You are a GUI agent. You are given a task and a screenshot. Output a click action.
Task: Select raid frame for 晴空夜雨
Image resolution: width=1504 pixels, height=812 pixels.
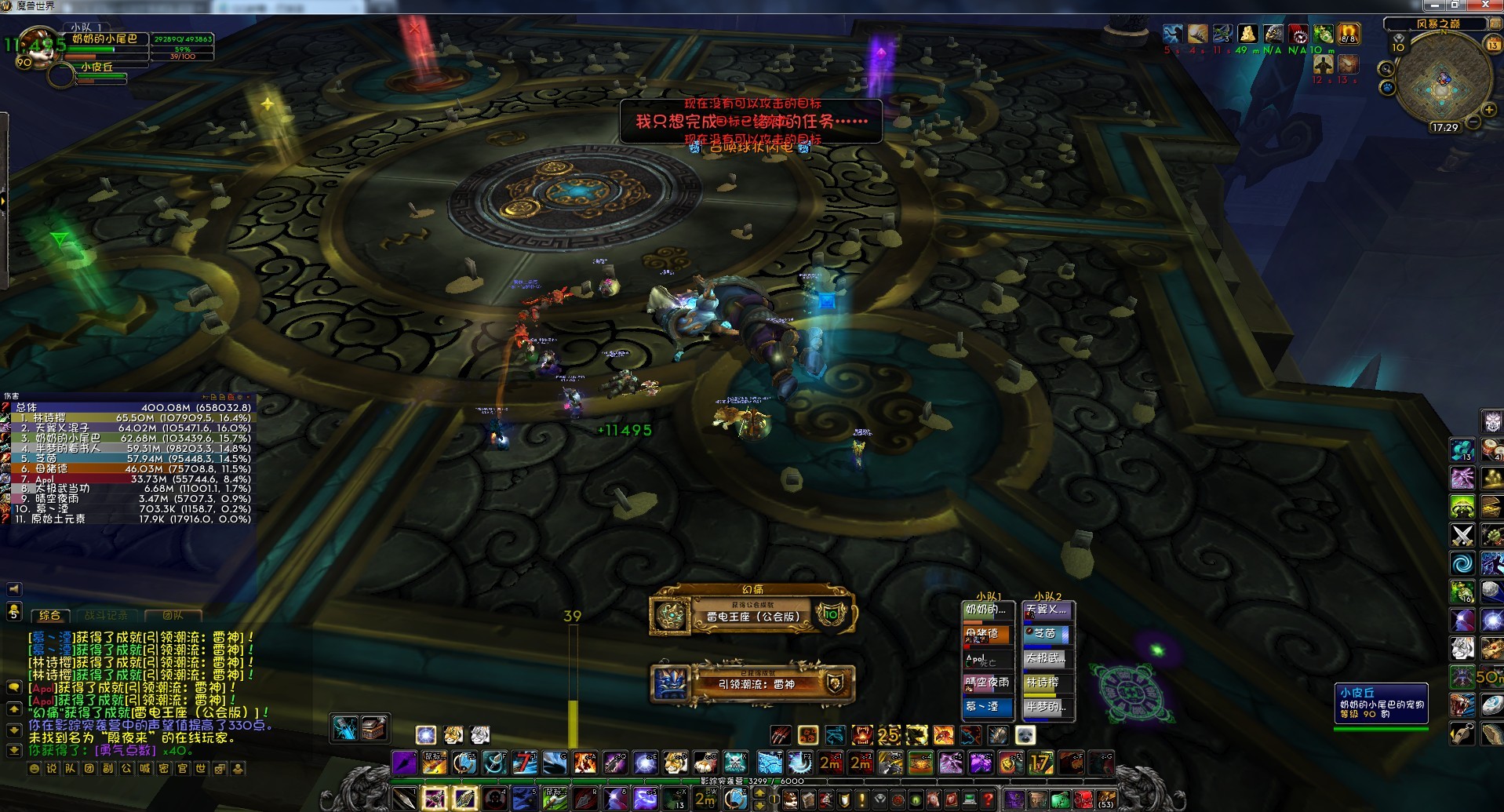[x=987, y=683]
